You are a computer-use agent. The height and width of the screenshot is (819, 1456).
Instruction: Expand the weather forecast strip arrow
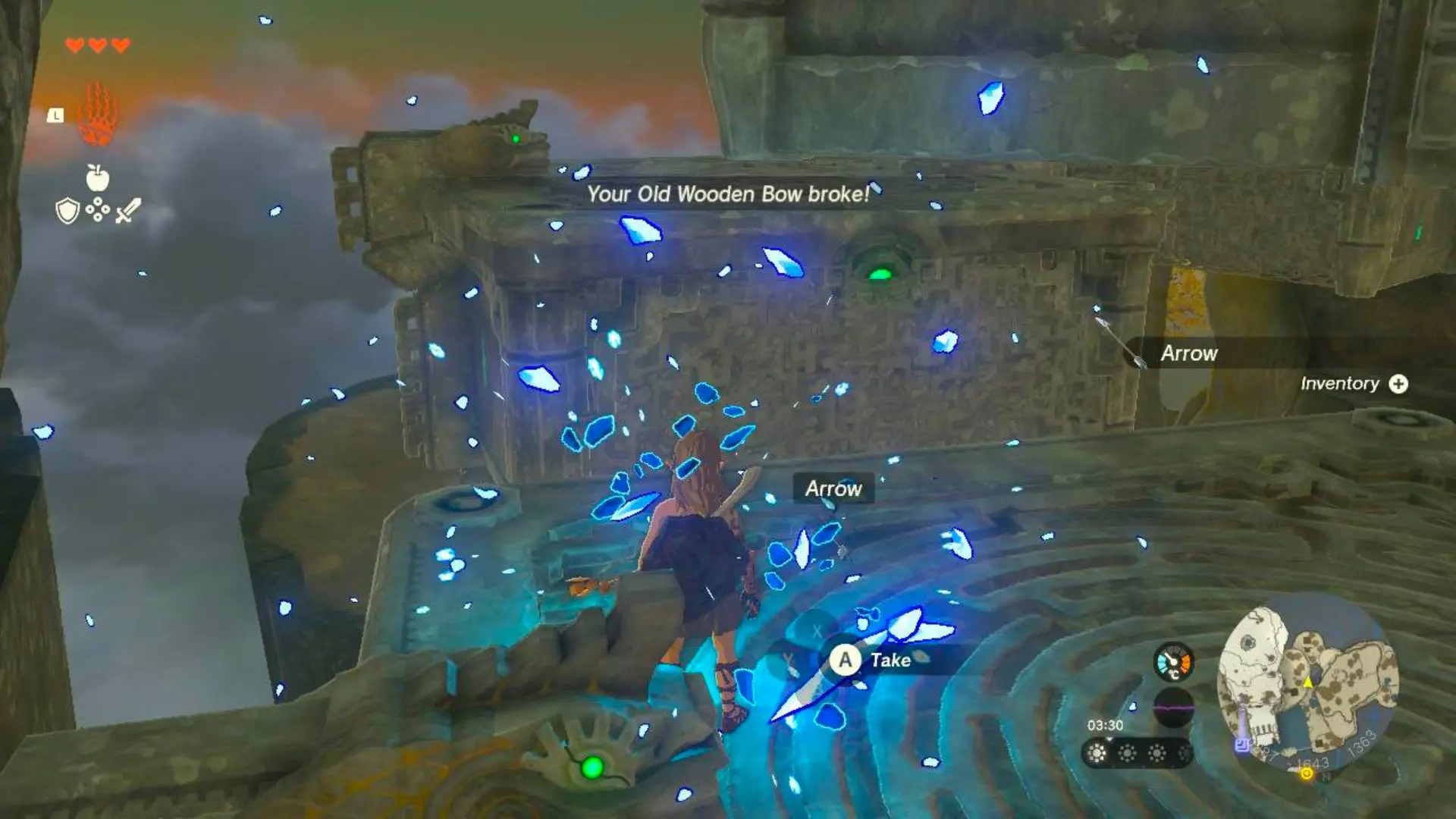tap(1109, 739)
